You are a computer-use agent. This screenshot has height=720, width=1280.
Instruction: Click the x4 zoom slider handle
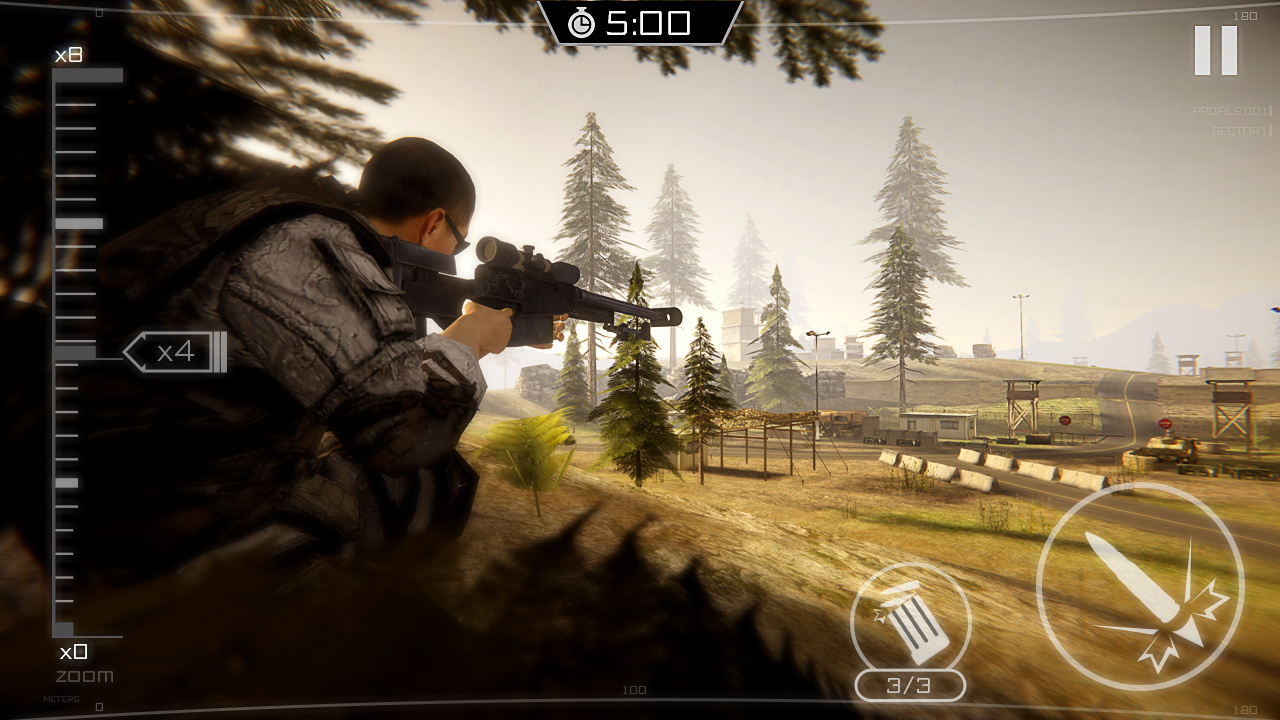(176, 352)
